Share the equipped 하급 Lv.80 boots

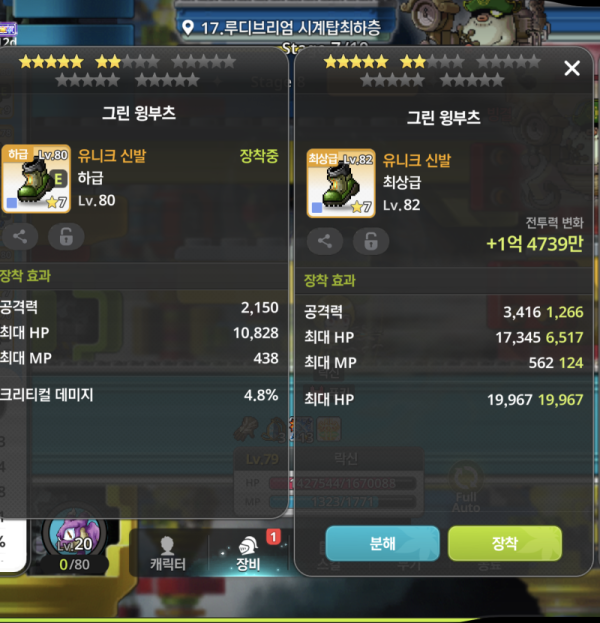coord(20,236)
